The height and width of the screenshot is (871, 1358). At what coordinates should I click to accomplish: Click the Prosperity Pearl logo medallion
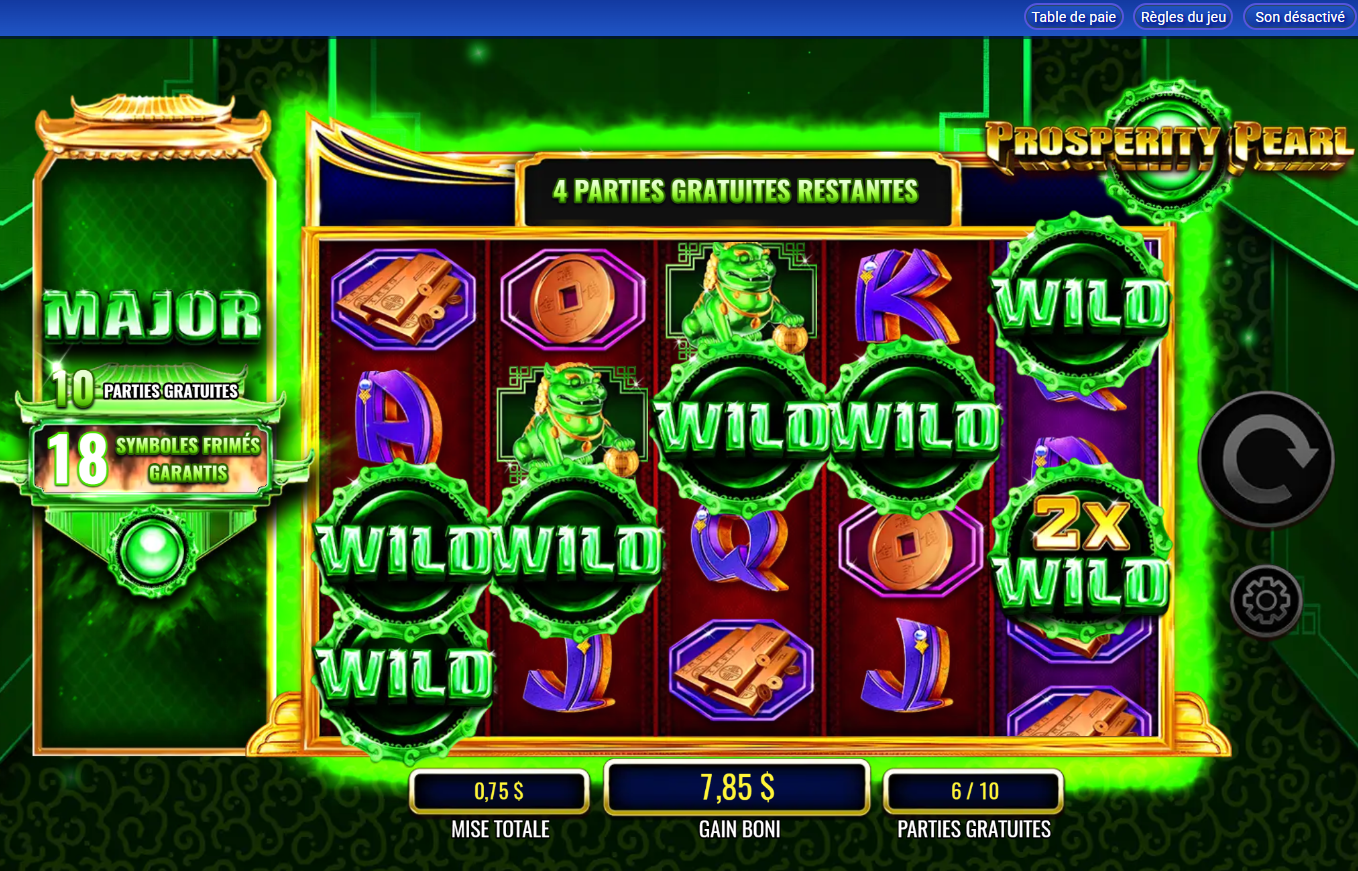tap(1165, 148)
